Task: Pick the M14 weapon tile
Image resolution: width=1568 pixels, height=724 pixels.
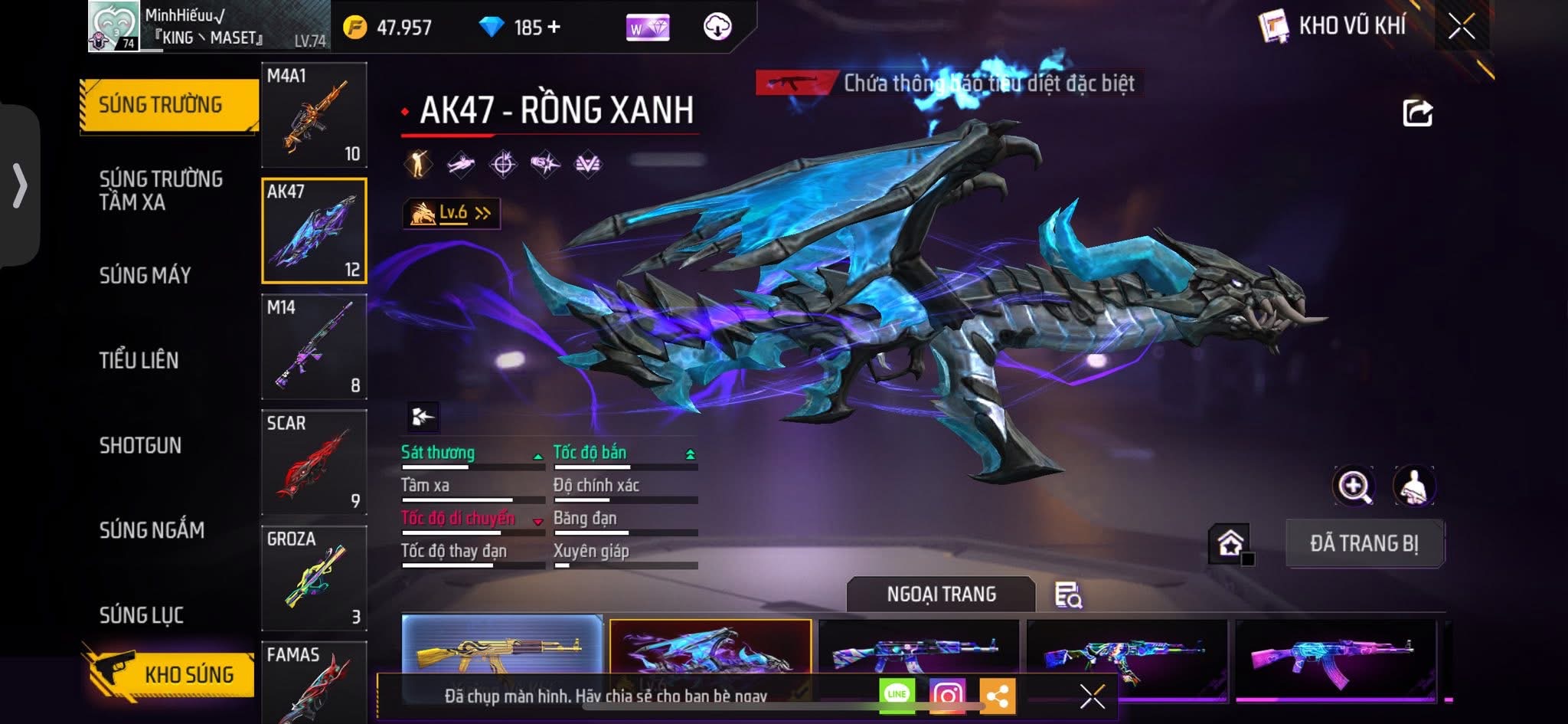Action: 314,346
